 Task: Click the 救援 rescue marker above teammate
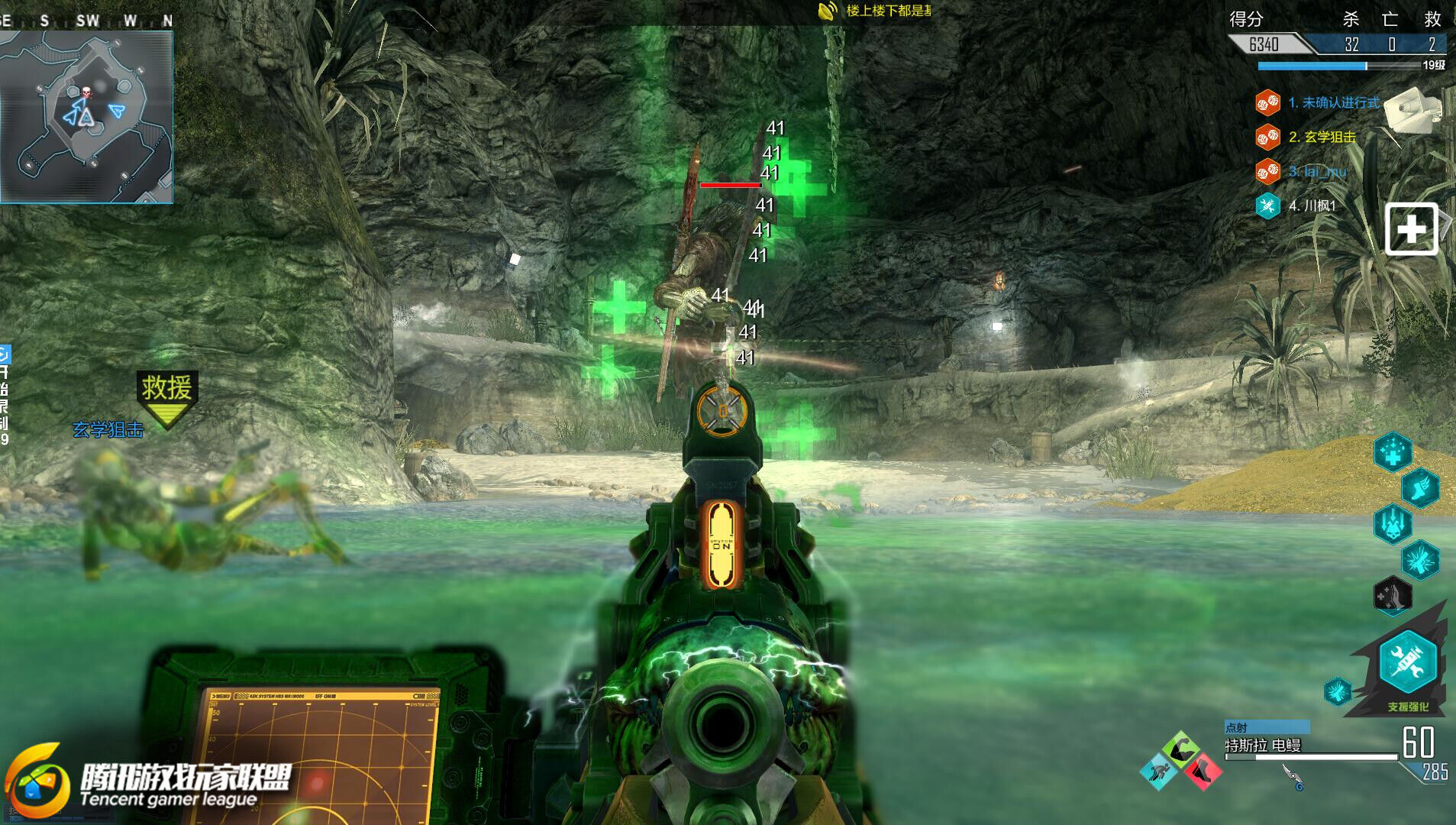click(166, 395)
